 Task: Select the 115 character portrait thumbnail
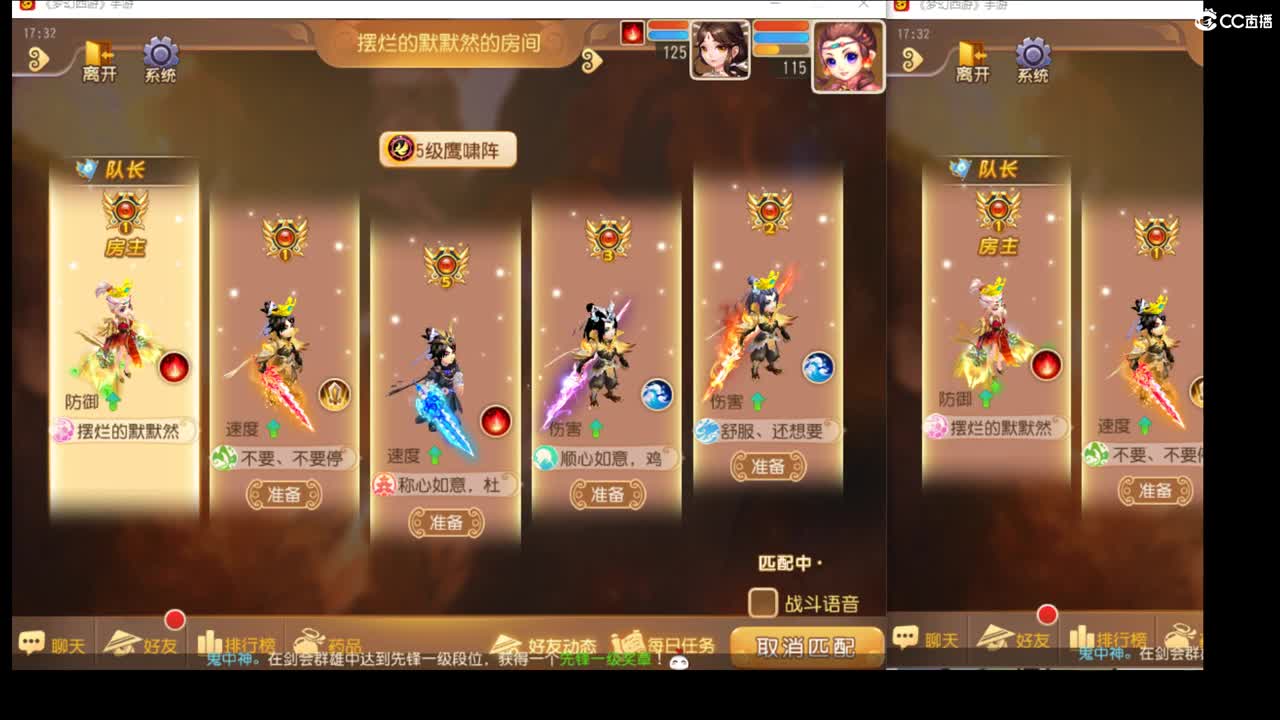coord(850,55)
